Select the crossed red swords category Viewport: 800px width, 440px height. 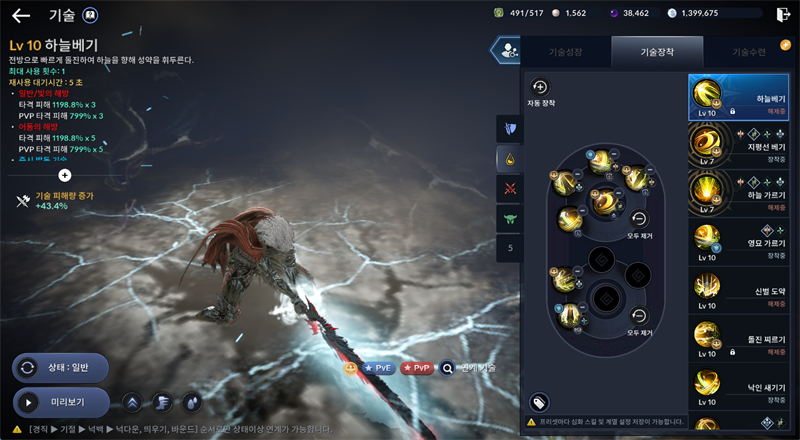pyautogui.click(x=510, y=187)
